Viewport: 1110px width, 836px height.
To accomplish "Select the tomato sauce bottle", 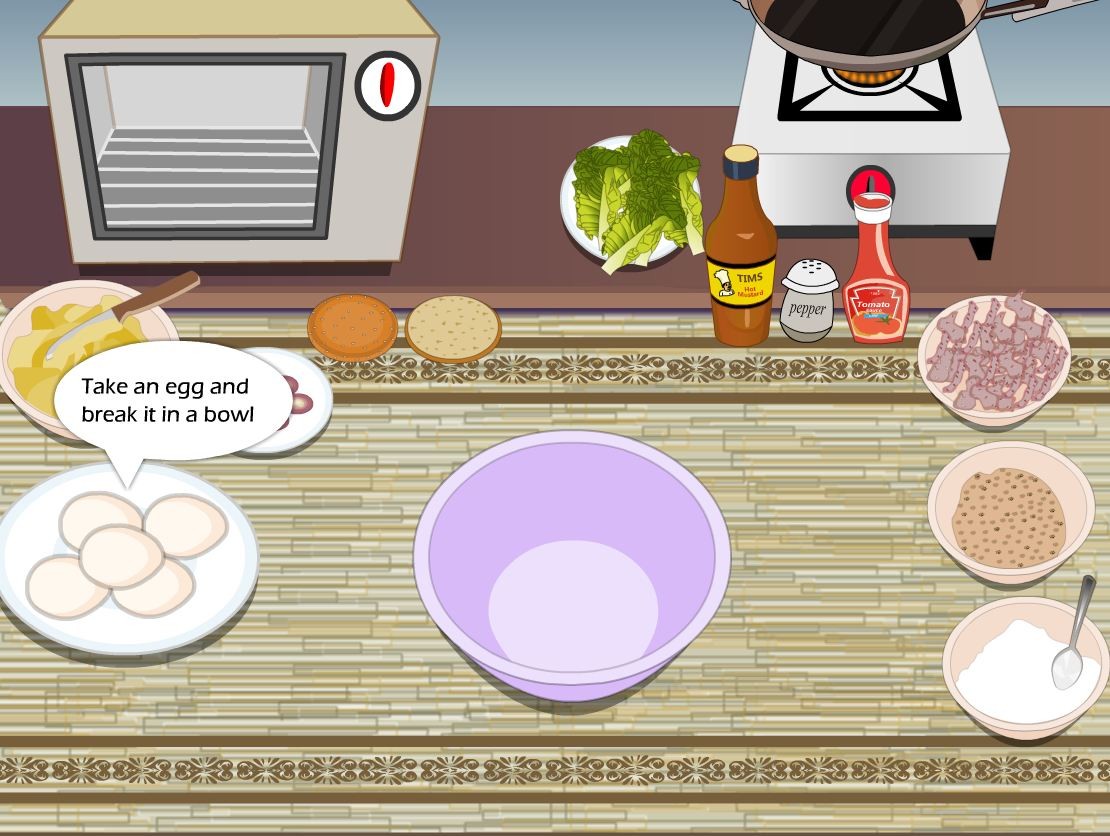I will [875, 275].
